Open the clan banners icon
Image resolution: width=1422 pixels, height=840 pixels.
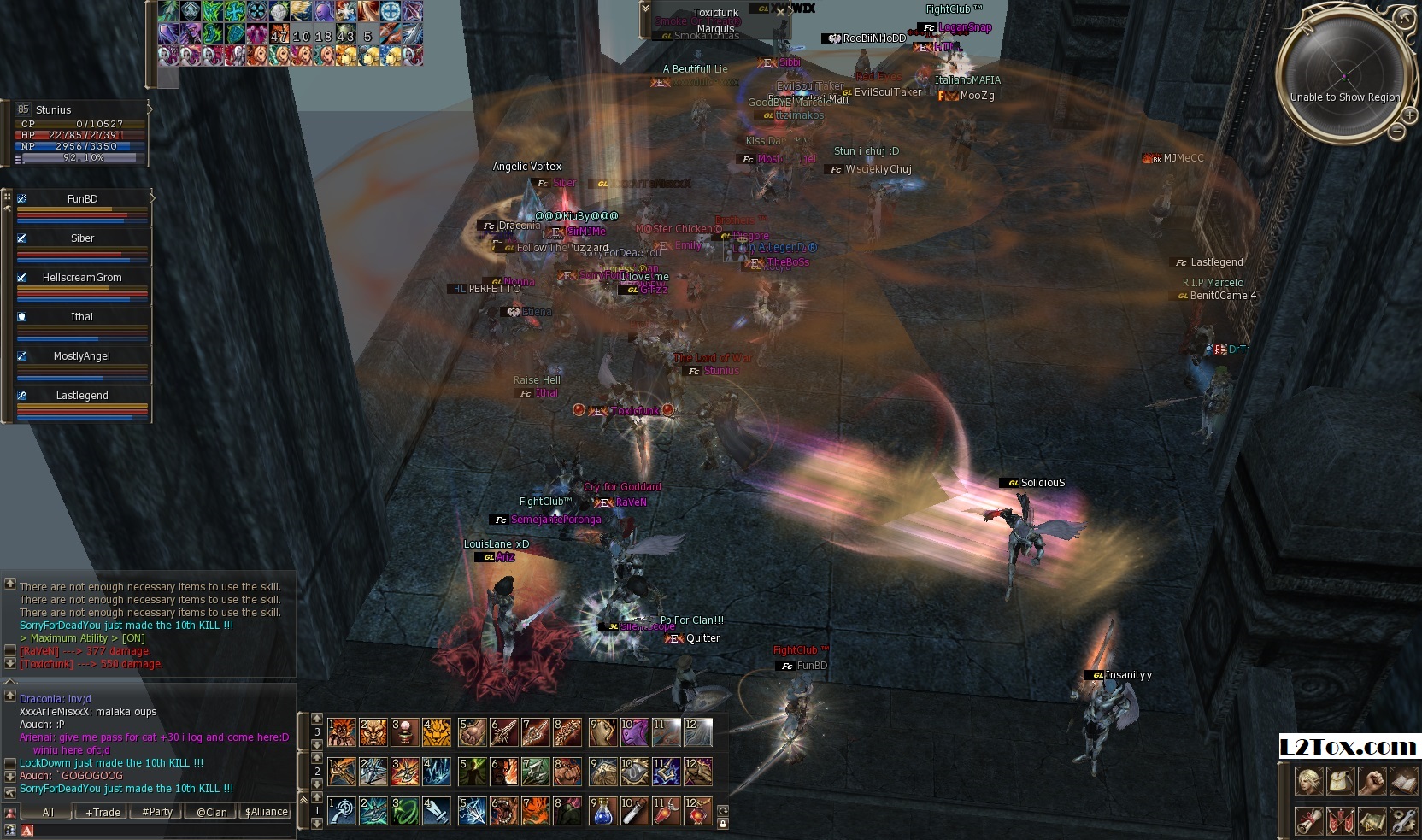1340,820
